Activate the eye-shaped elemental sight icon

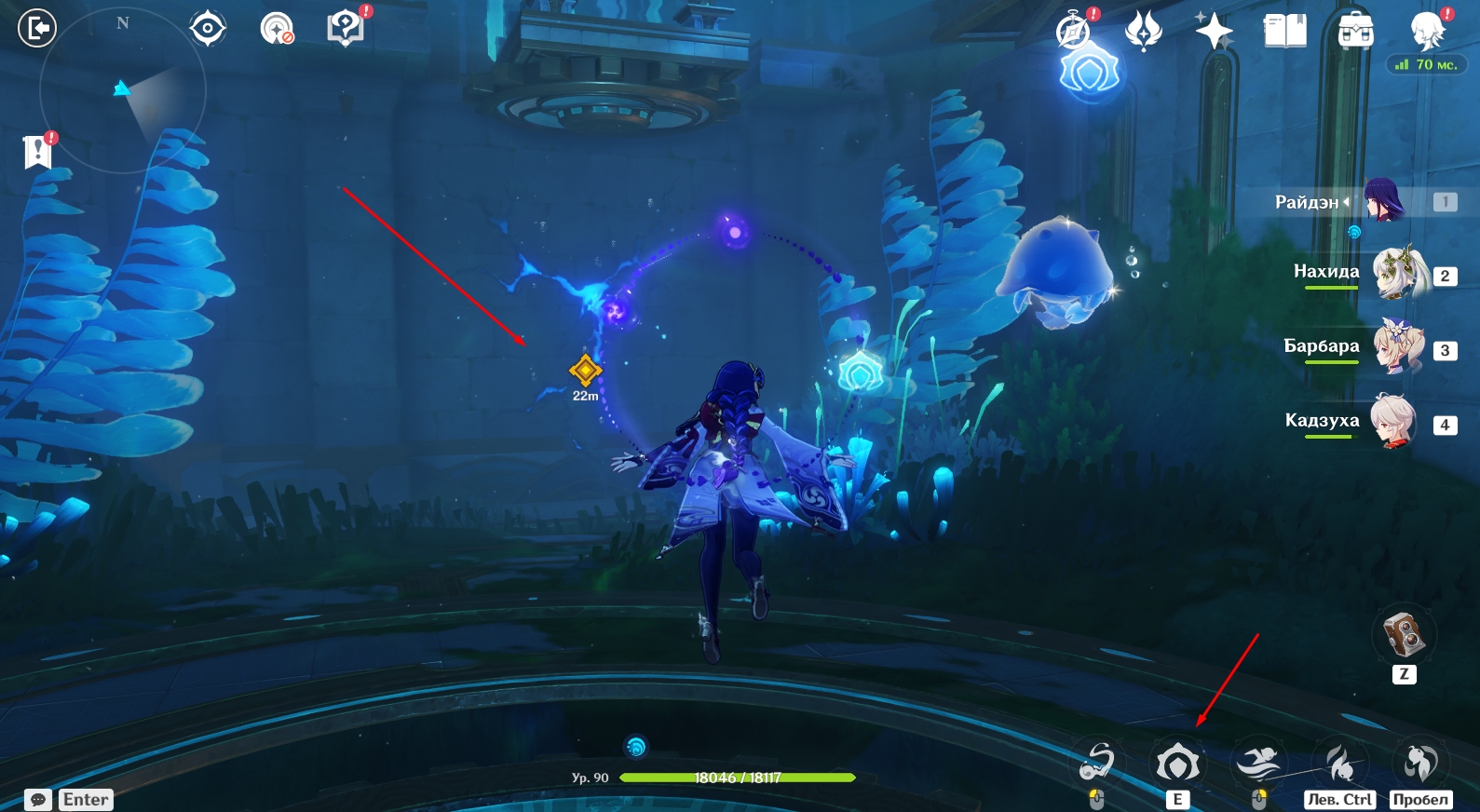point(207,29)
